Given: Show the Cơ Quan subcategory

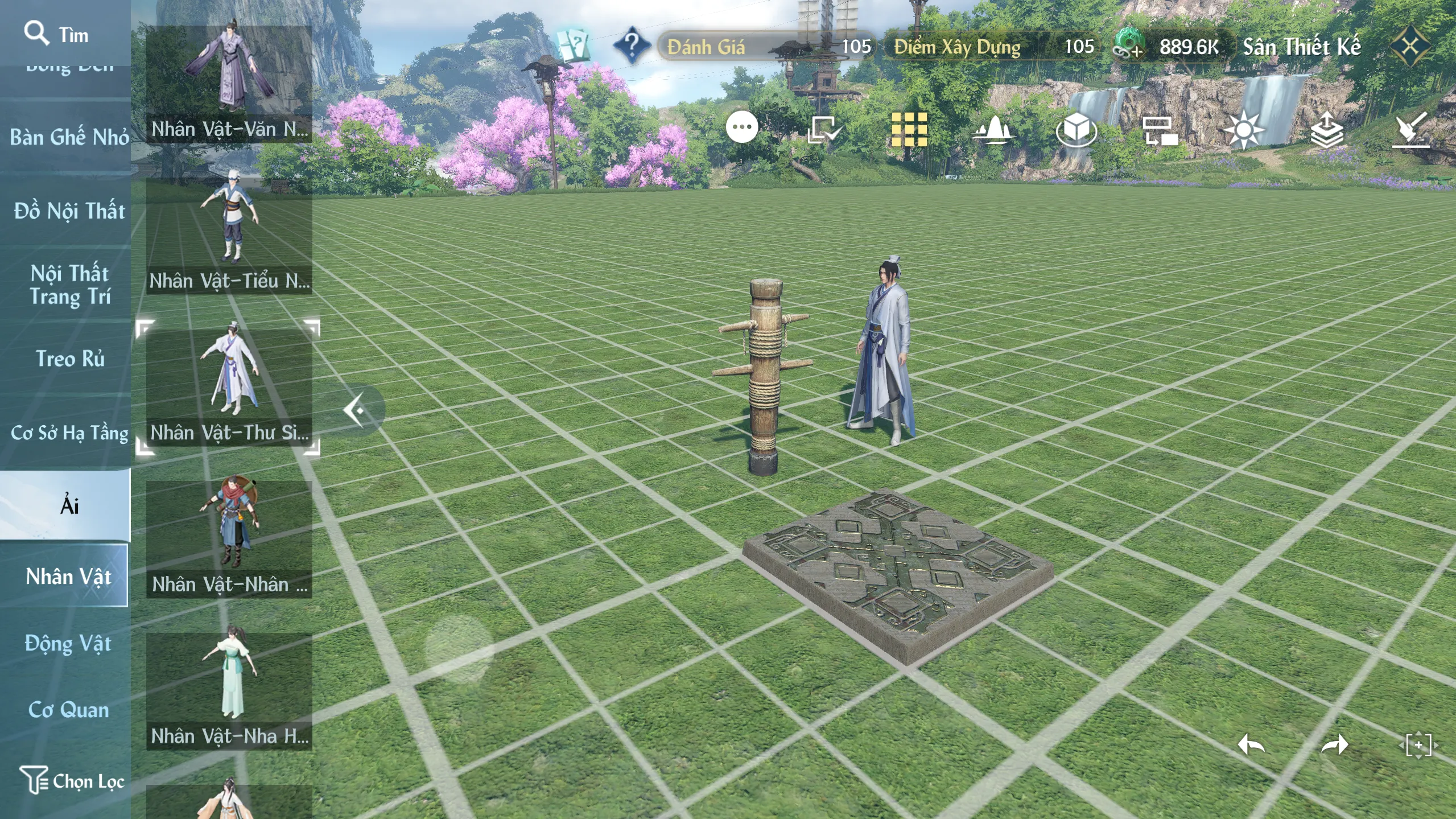Looking at the screenshot, I should [68, 710].
